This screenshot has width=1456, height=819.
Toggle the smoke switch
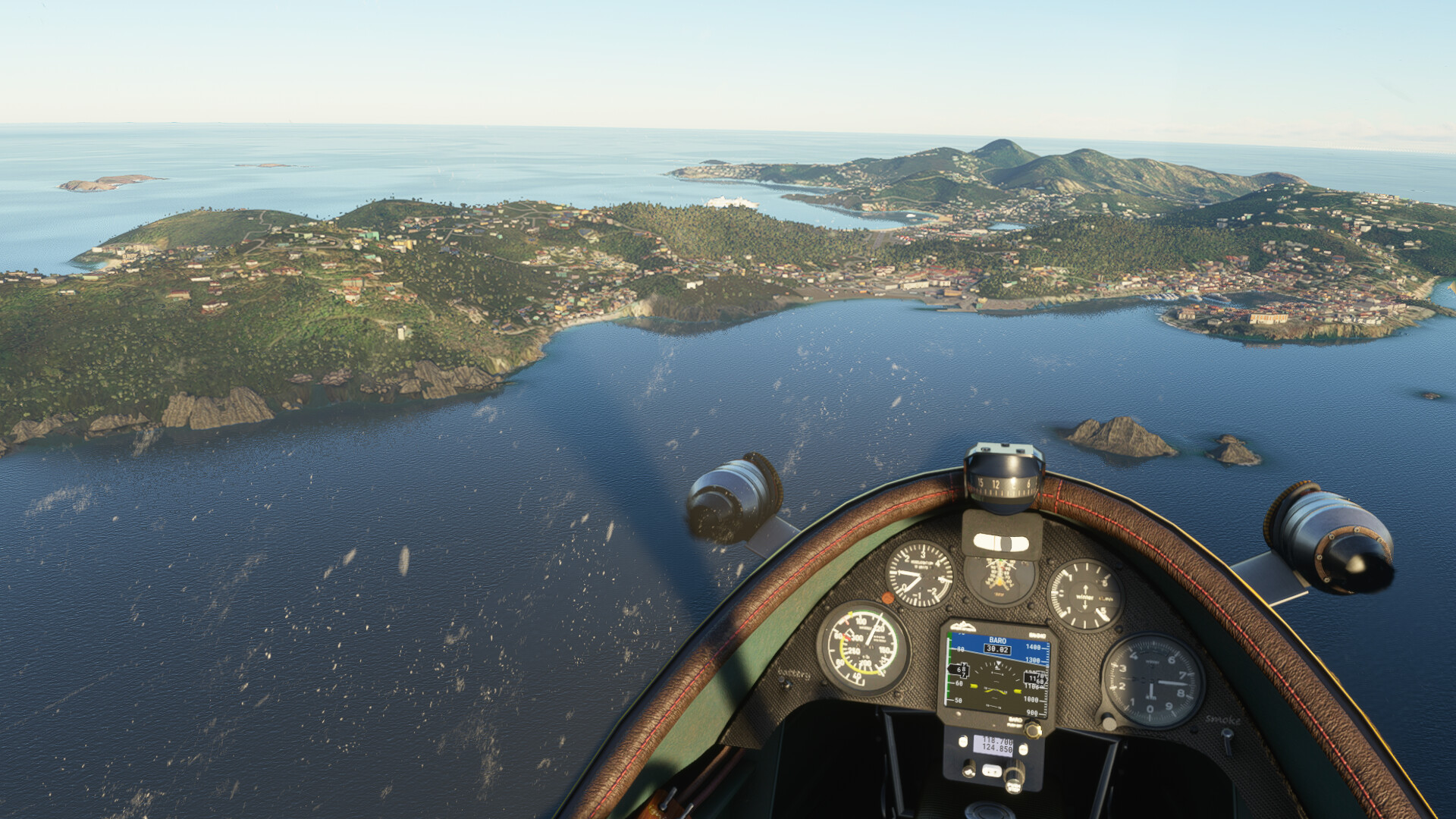pos(1226,734)
